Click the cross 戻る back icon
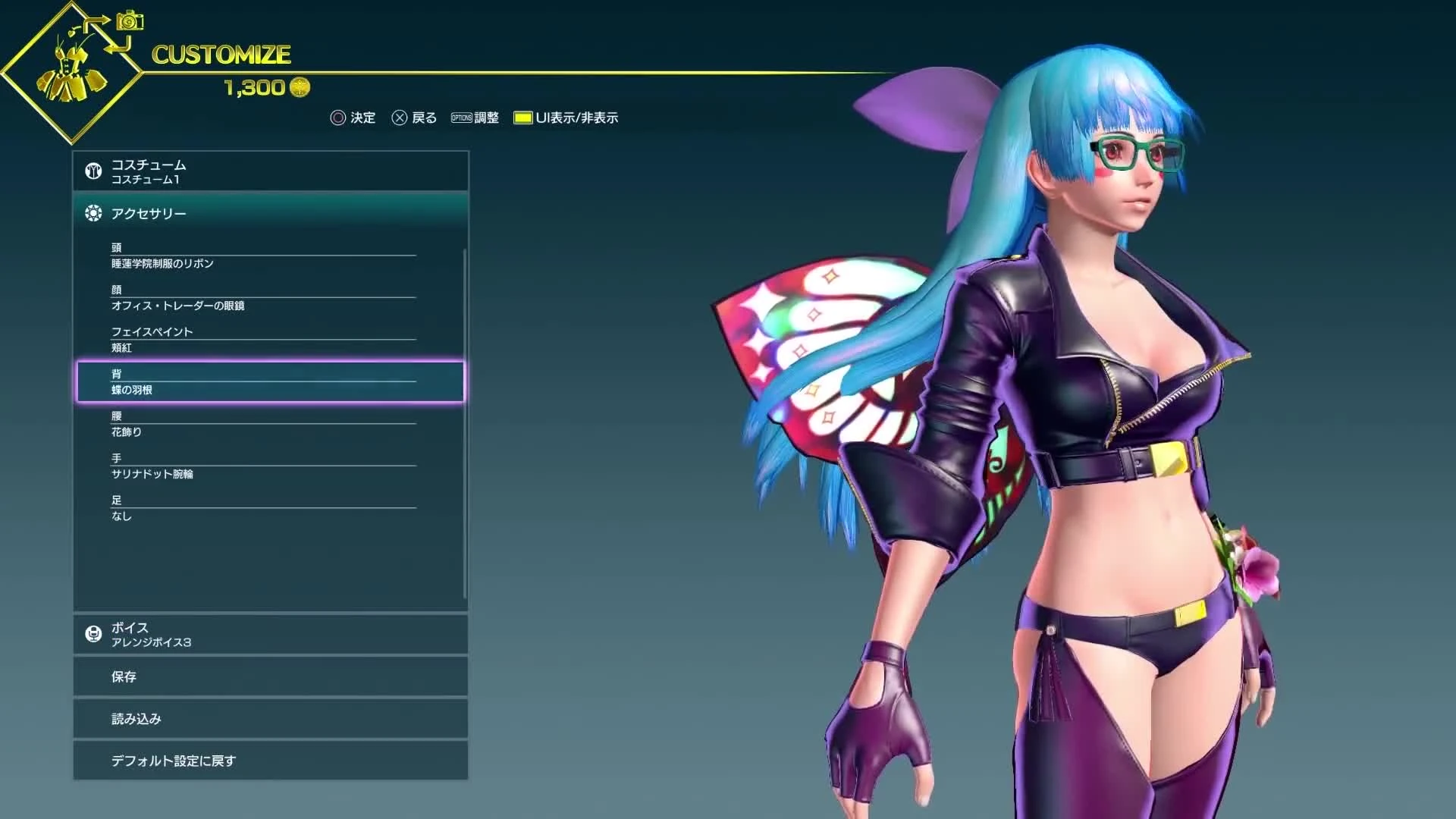 pos(400,118)
